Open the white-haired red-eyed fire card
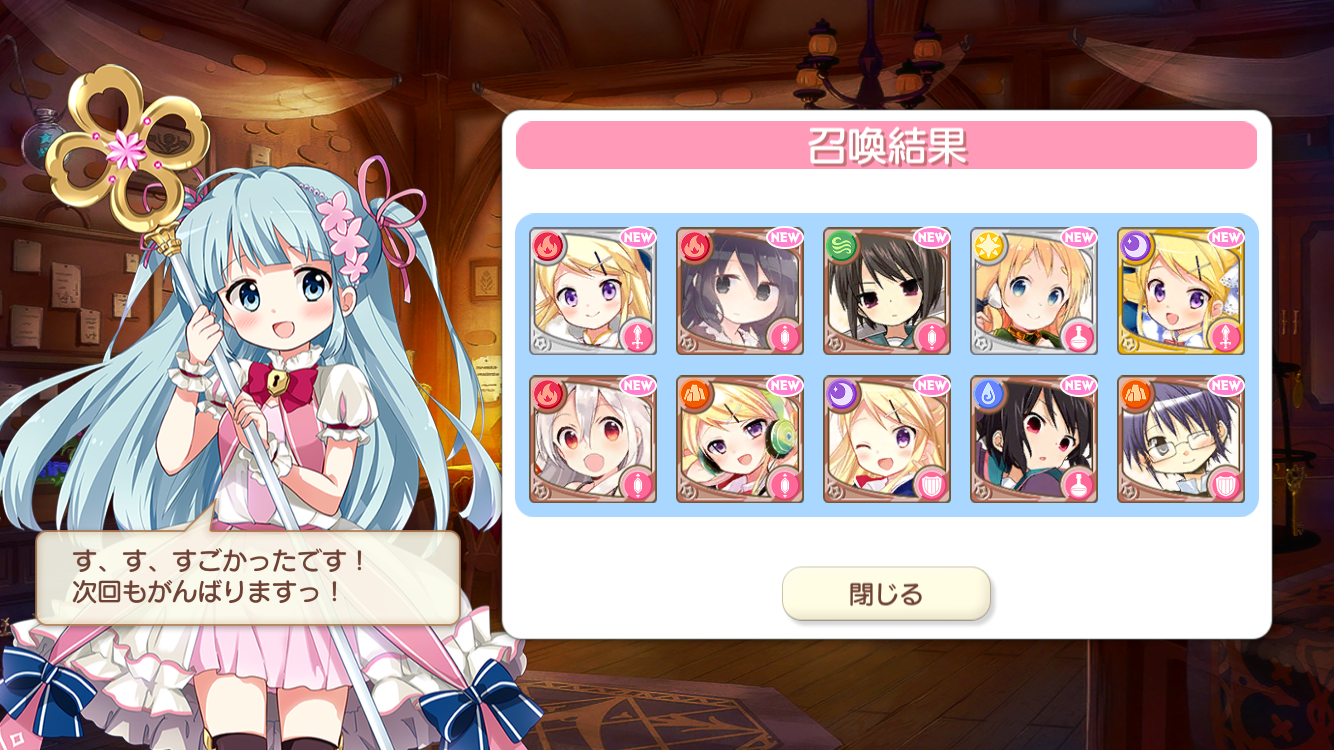The height and width of the screenshot is (750, 1334). [593, 439]
